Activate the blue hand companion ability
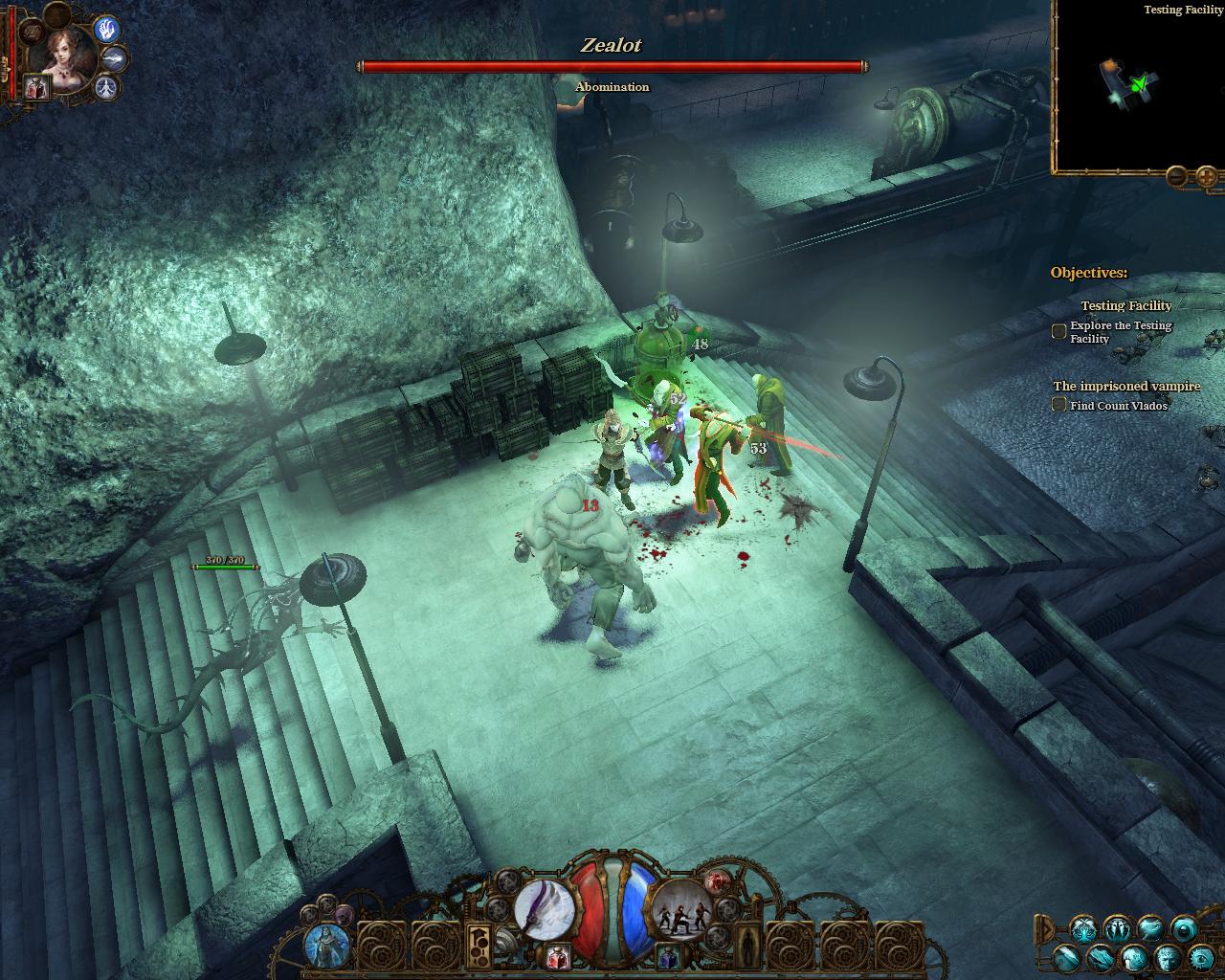 (x=106, y=29)
